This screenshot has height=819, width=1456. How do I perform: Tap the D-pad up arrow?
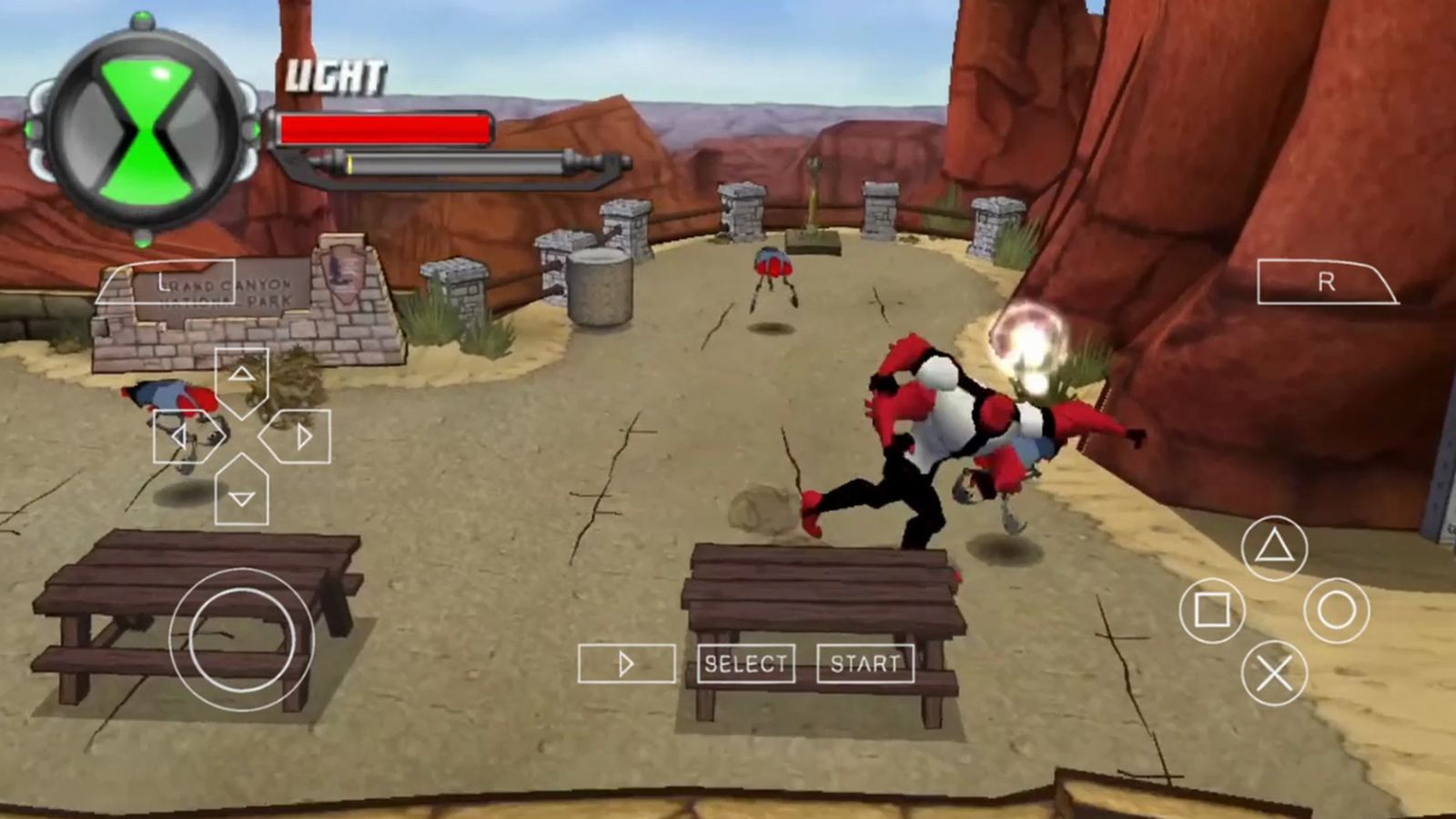[241, 376]
